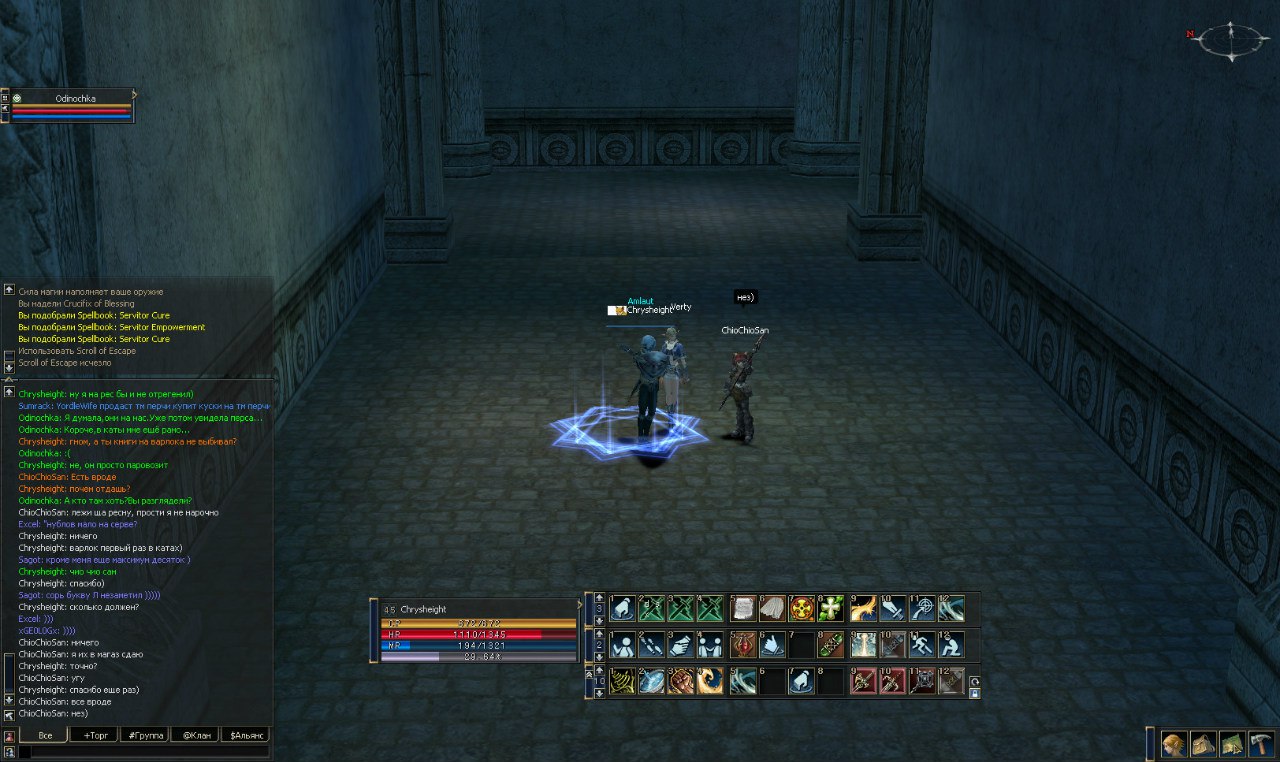Cast the green cross healing skill
1280x762 pixels.
click(x=831, y=608)
